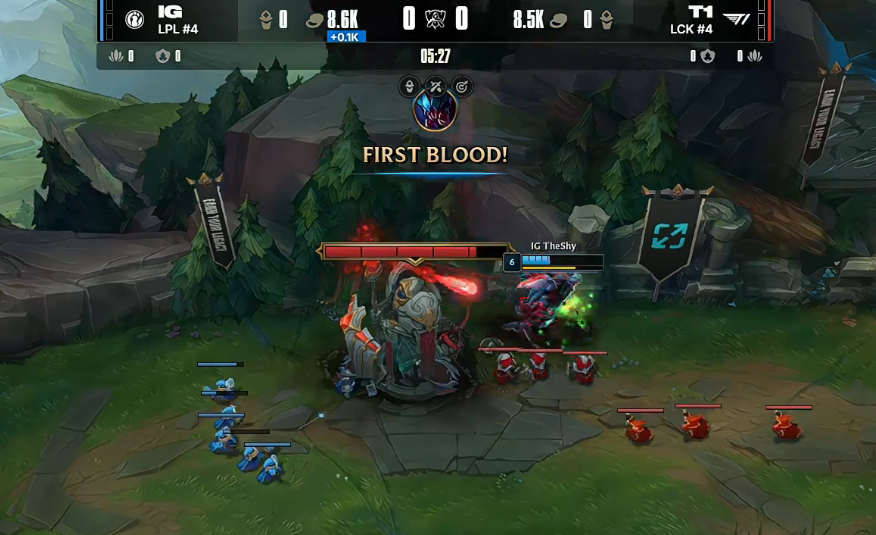Image resolution: width=876 pixels, height=535 pixels.
Task: Click the IG team logo
Action: coord(134,19)
